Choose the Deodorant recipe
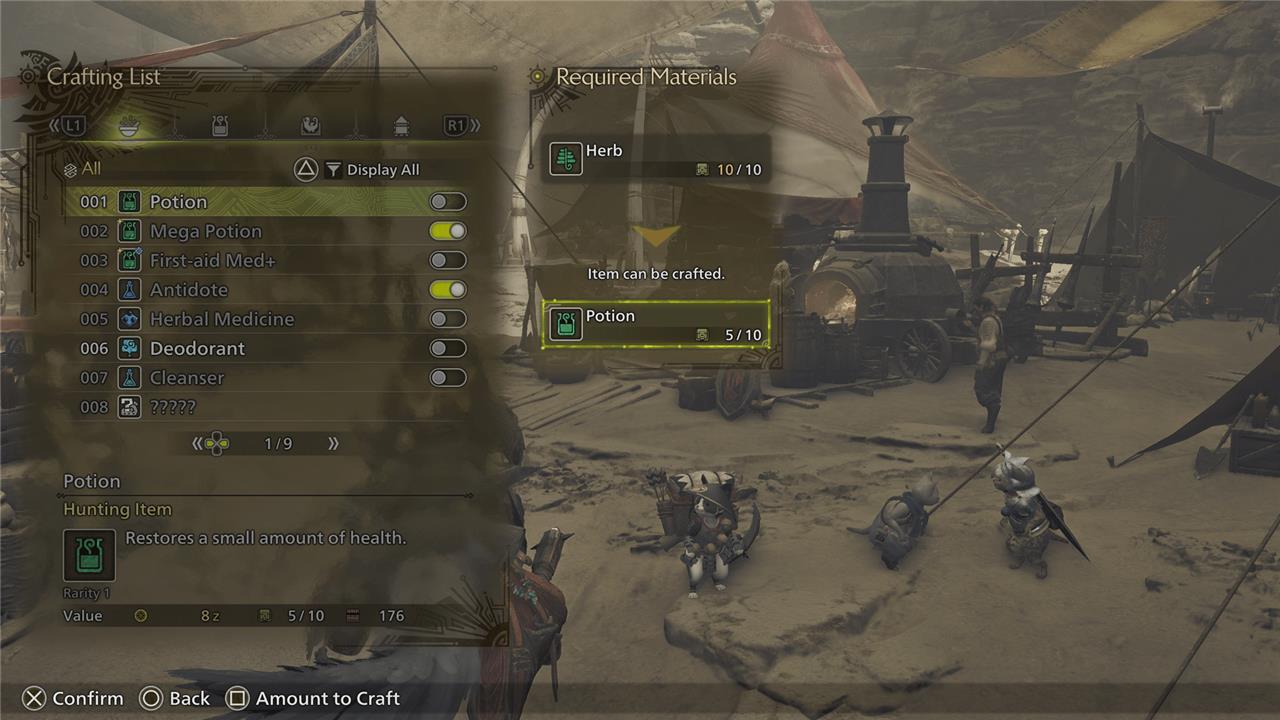This screenshot has height=720, width=1280. coord(197,348)
